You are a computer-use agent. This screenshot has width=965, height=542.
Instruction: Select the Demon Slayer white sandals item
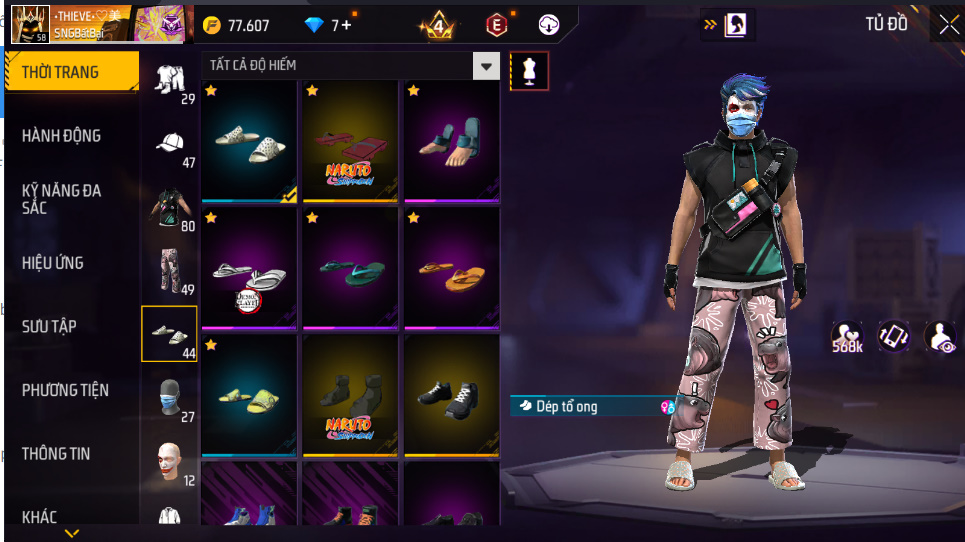pos(249,269)
